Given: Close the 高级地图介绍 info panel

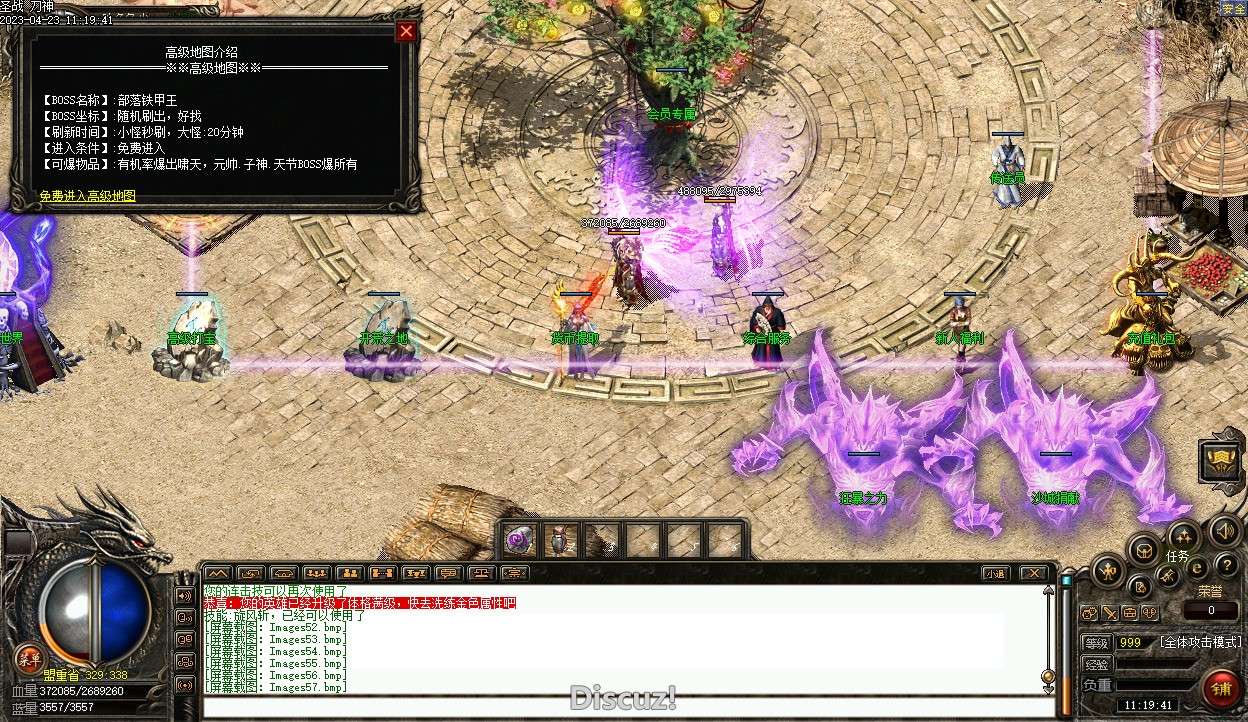Looking at the screenshot, I should coord(406,32).
